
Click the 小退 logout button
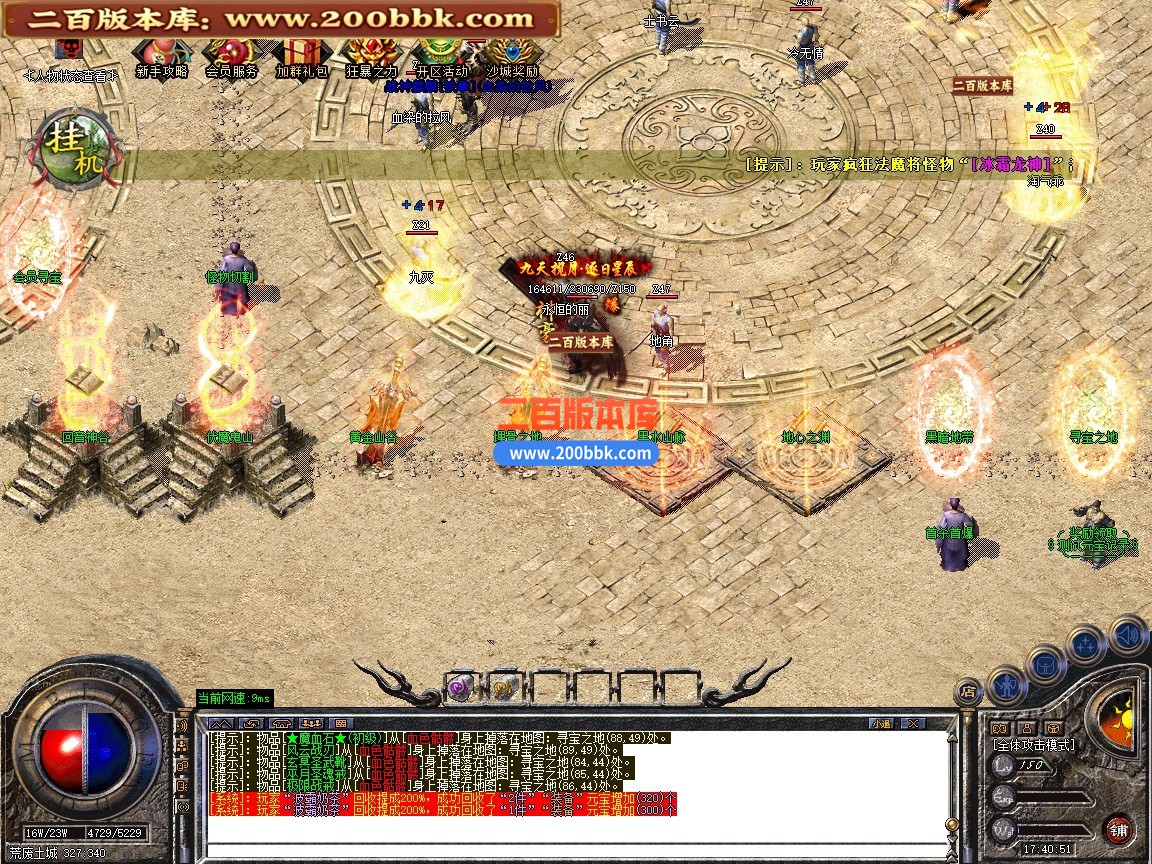click(x=881, y=723)
